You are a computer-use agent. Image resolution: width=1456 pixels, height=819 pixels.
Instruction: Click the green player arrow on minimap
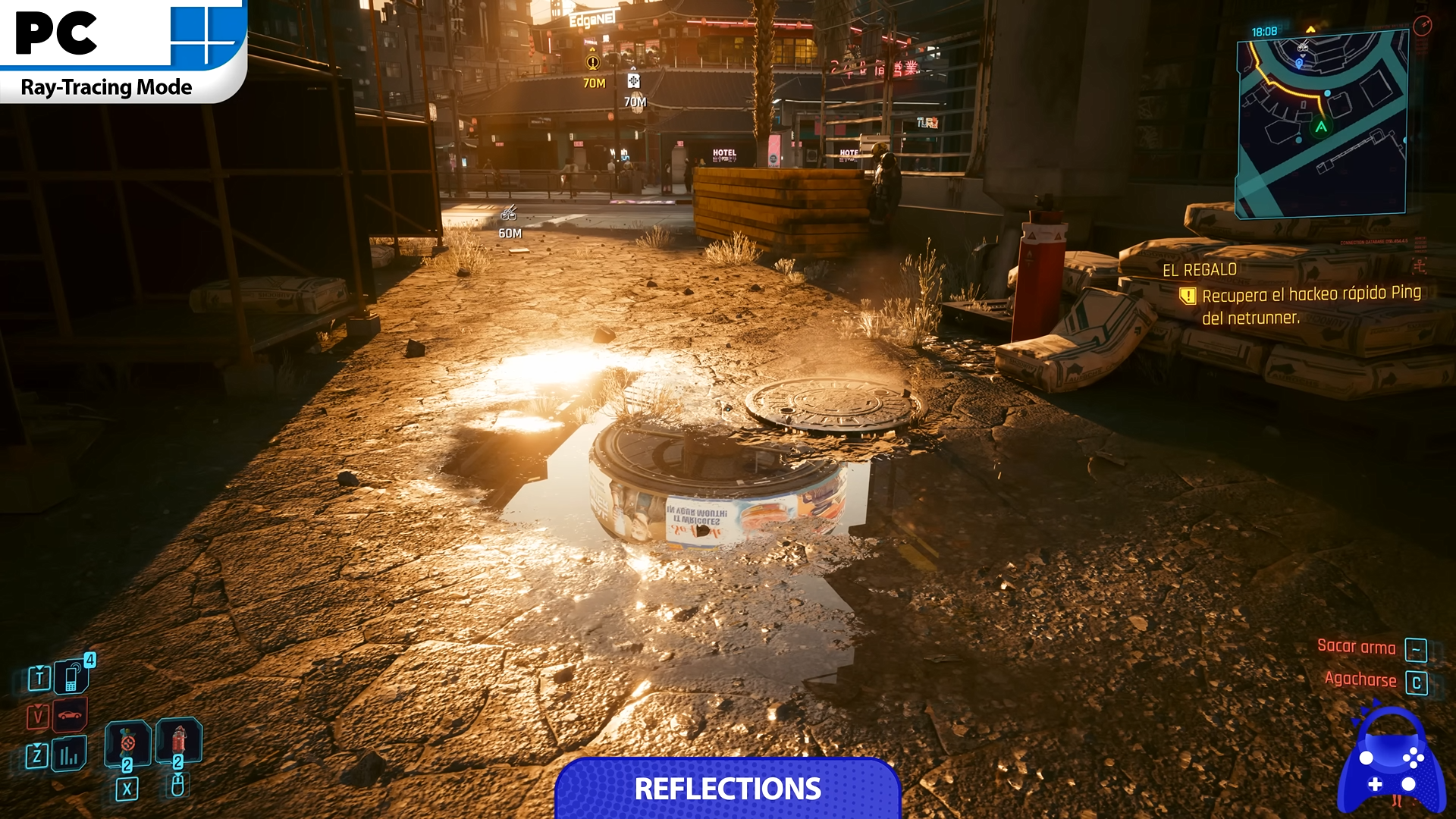(1321, 127)
